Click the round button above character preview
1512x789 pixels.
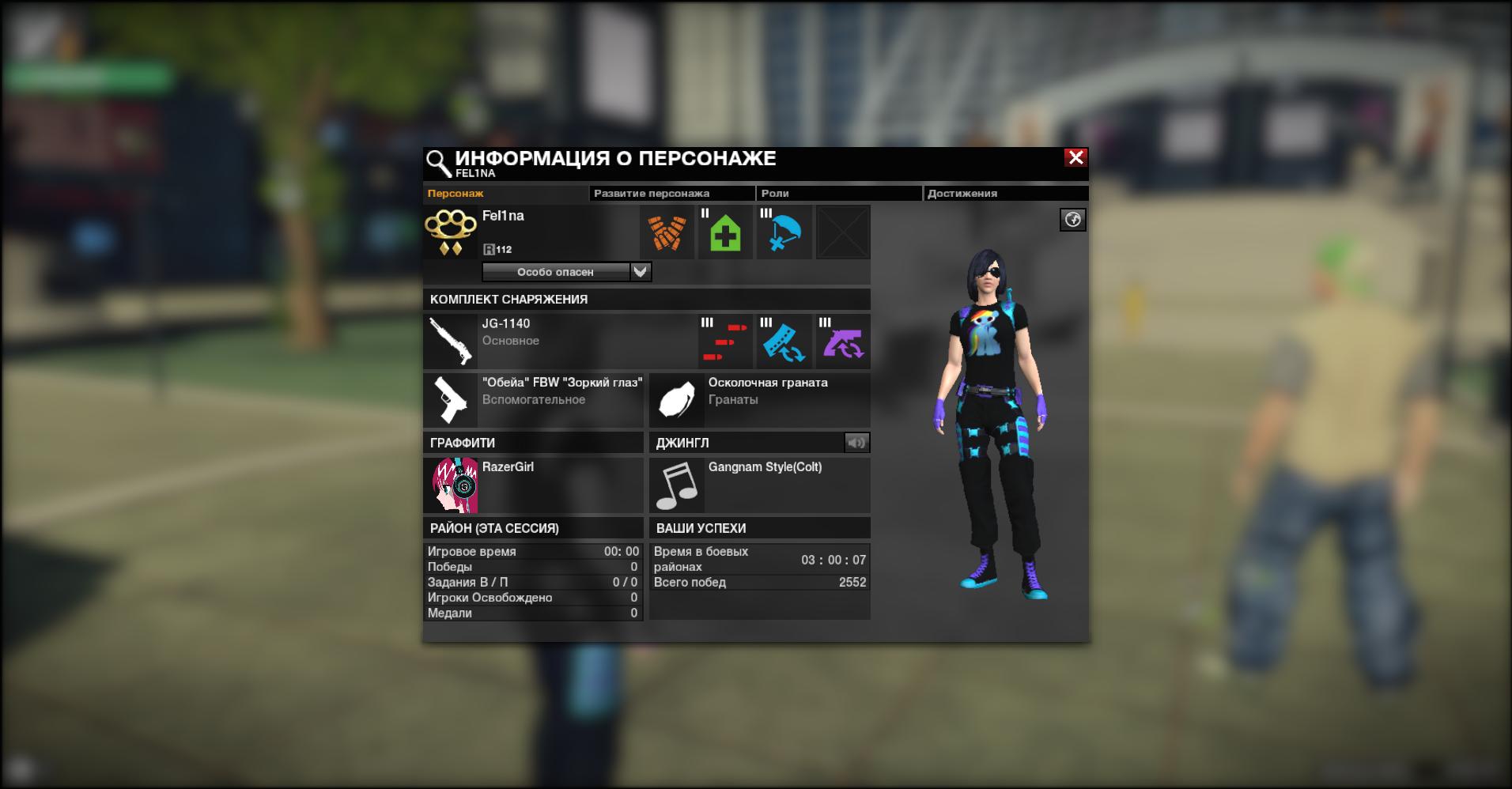pos(1072,220)
